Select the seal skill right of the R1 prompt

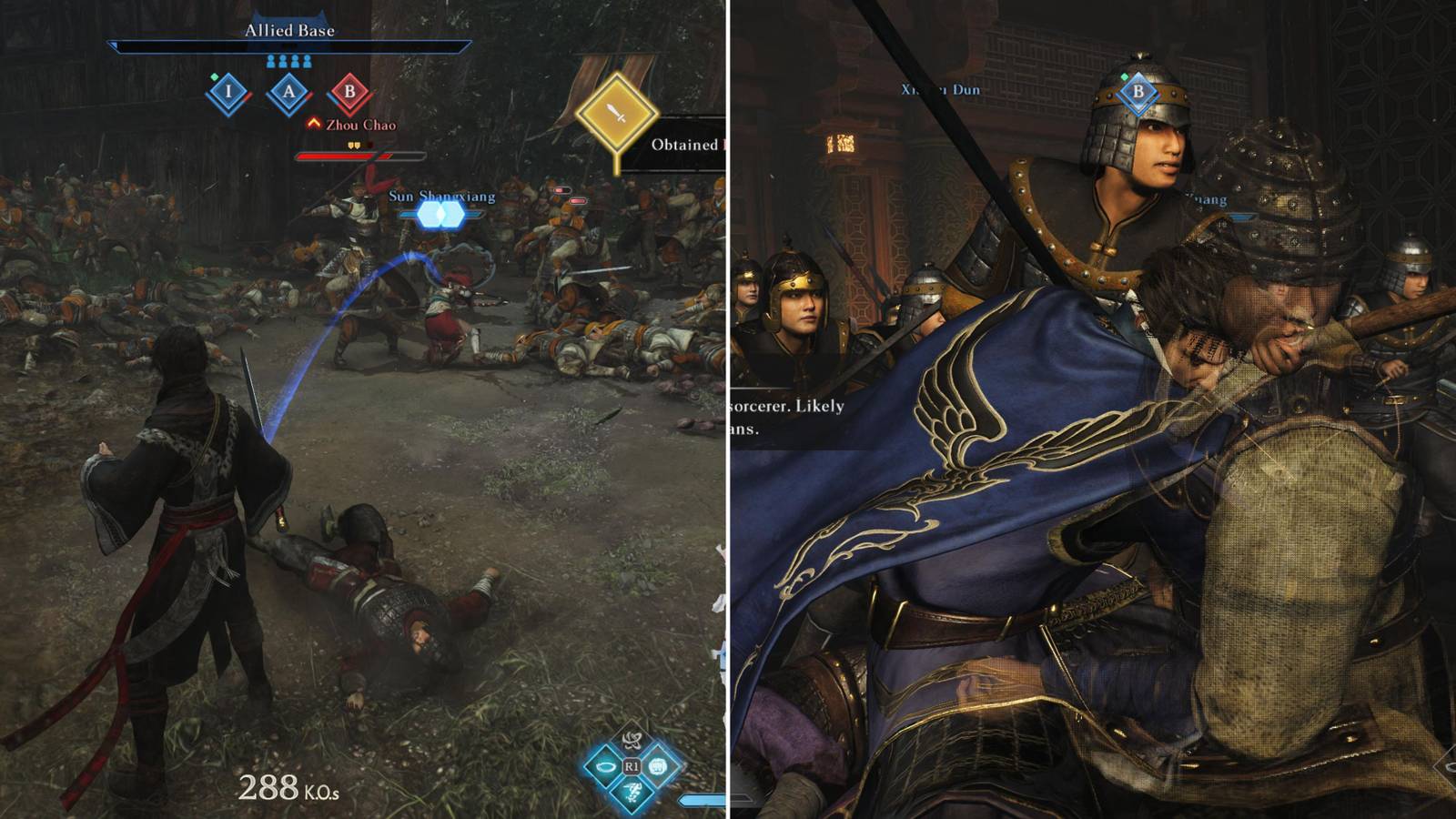click(657, 766)
